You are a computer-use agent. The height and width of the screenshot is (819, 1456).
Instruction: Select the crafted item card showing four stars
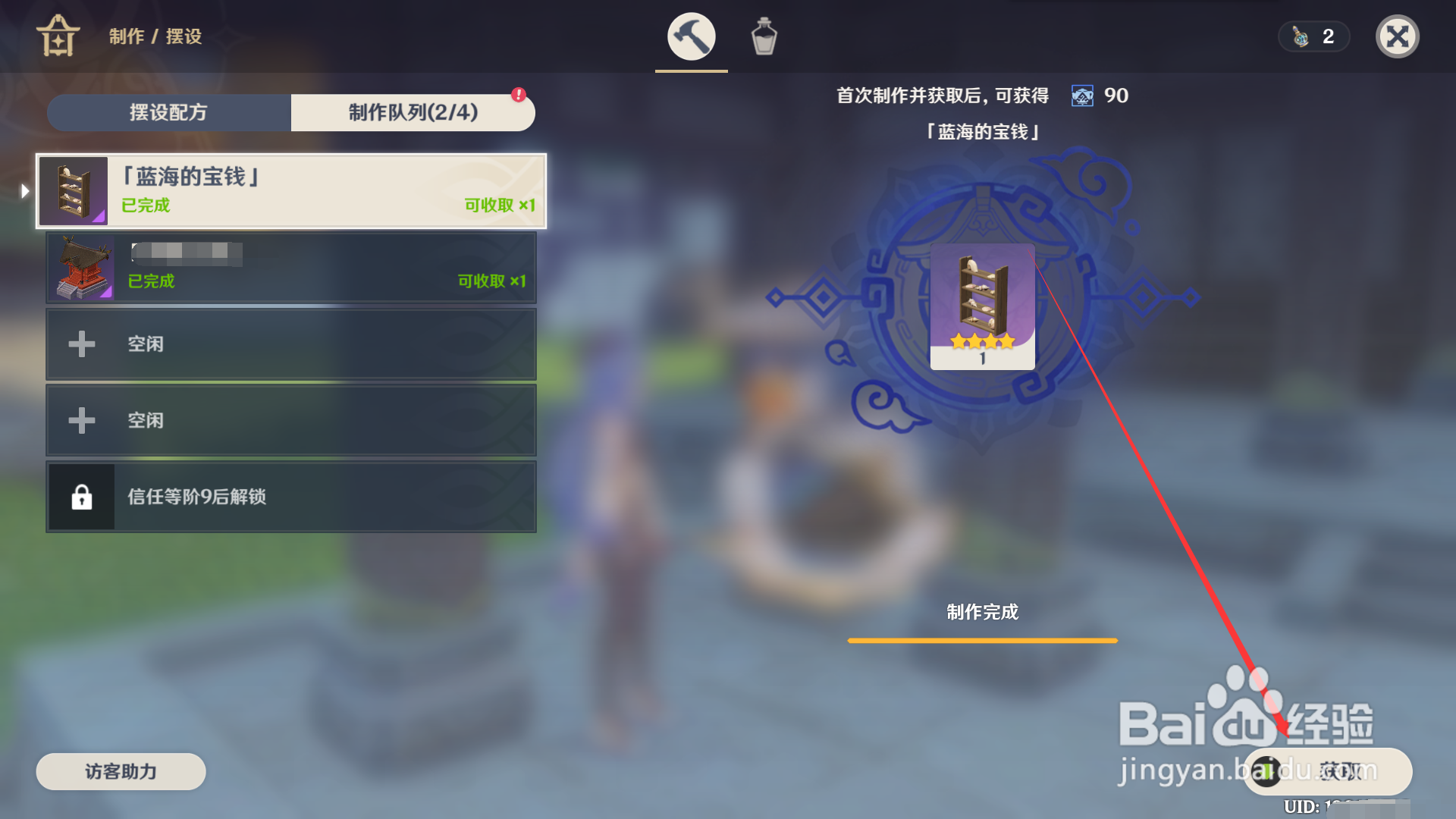[x=981, y=306]
